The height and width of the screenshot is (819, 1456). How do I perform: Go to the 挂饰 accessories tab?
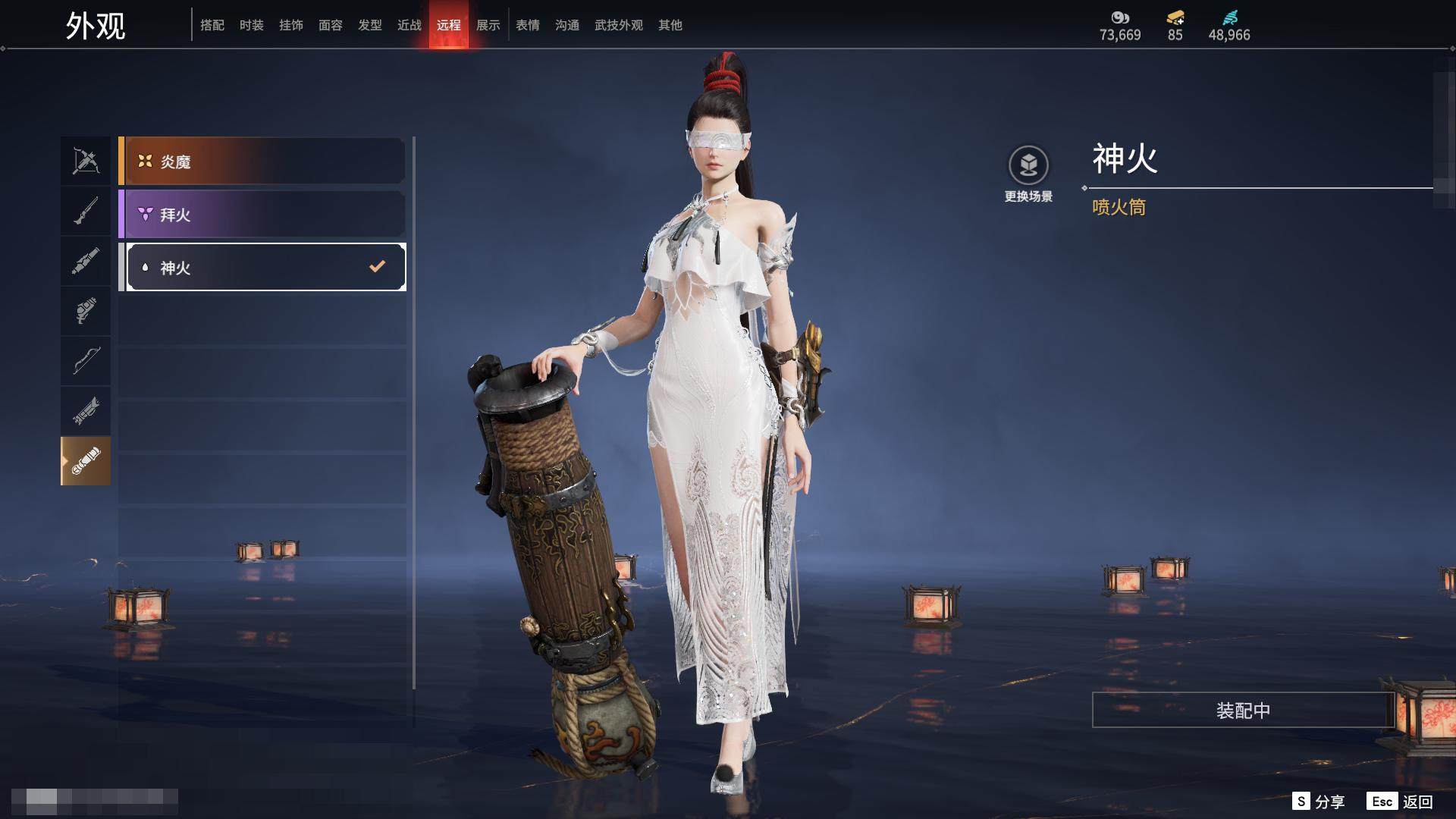coord(291,25)
